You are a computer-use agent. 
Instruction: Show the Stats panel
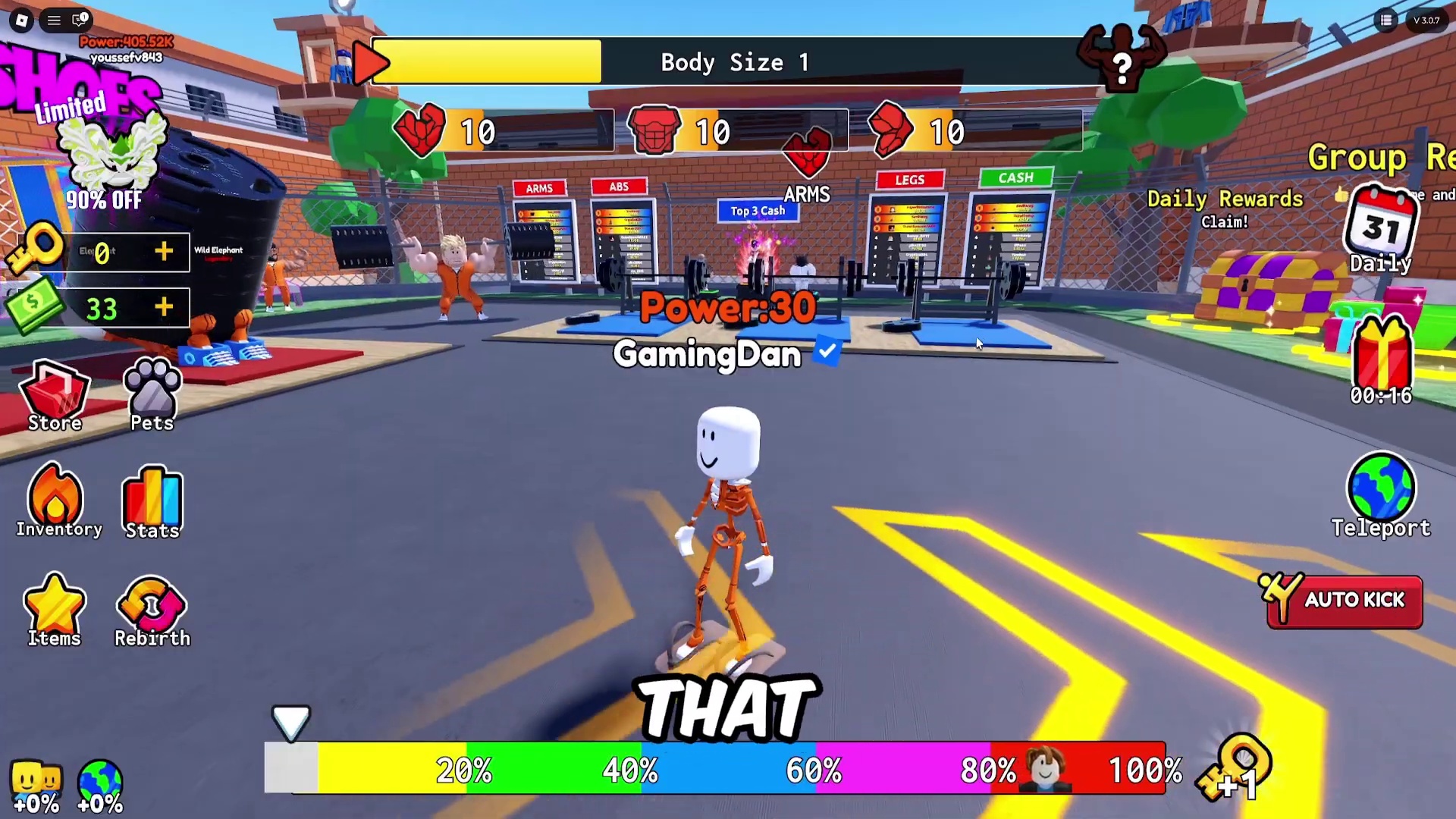152,502
